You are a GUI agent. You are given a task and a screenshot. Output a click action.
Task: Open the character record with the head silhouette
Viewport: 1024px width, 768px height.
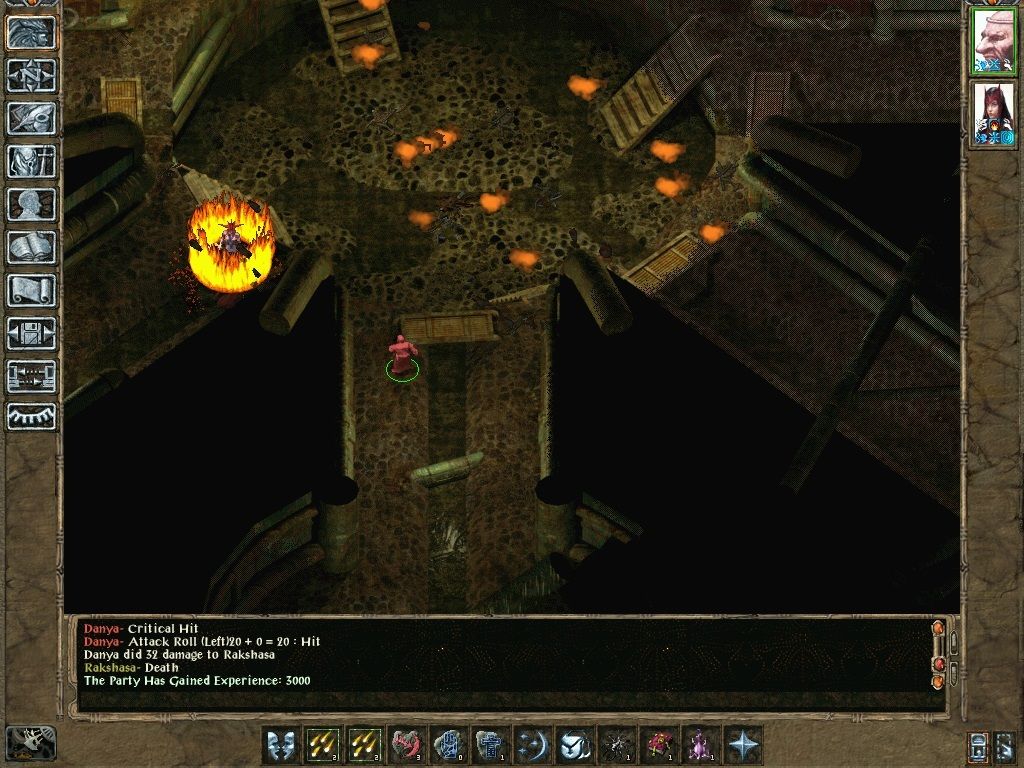31,204
